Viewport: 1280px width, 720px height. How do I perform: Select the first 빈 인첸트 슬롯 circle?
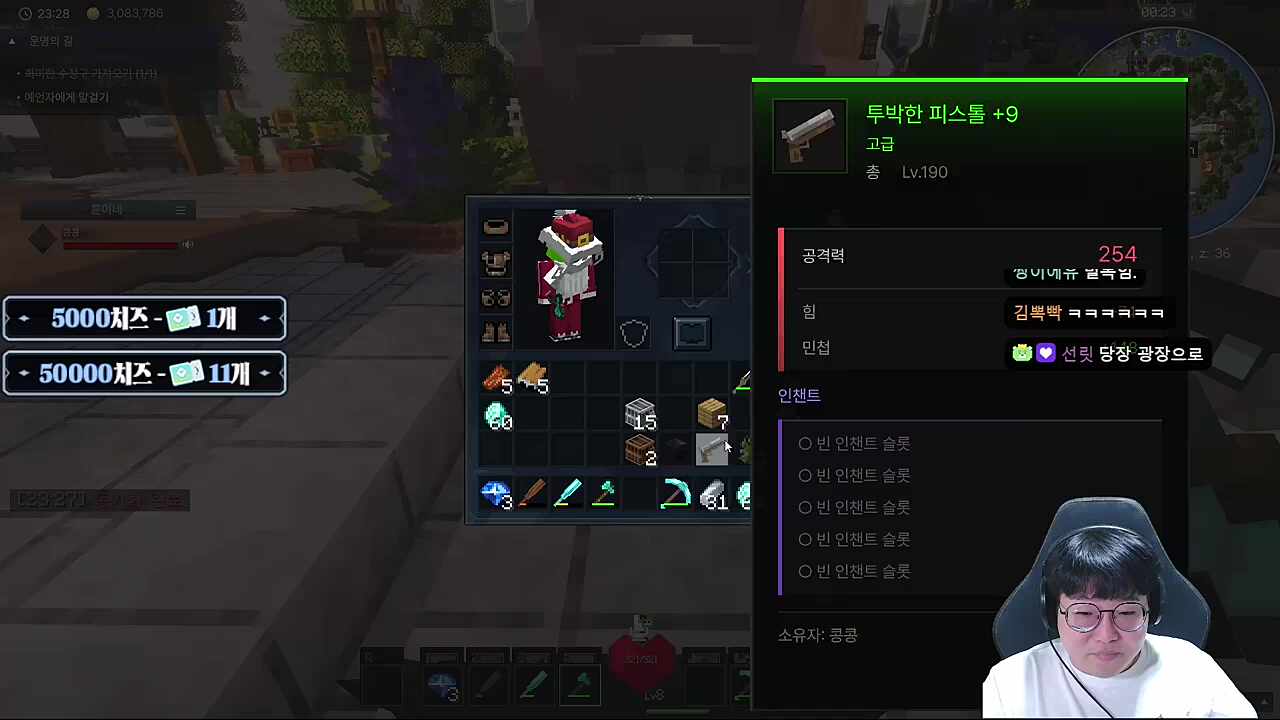coord(805,443)
